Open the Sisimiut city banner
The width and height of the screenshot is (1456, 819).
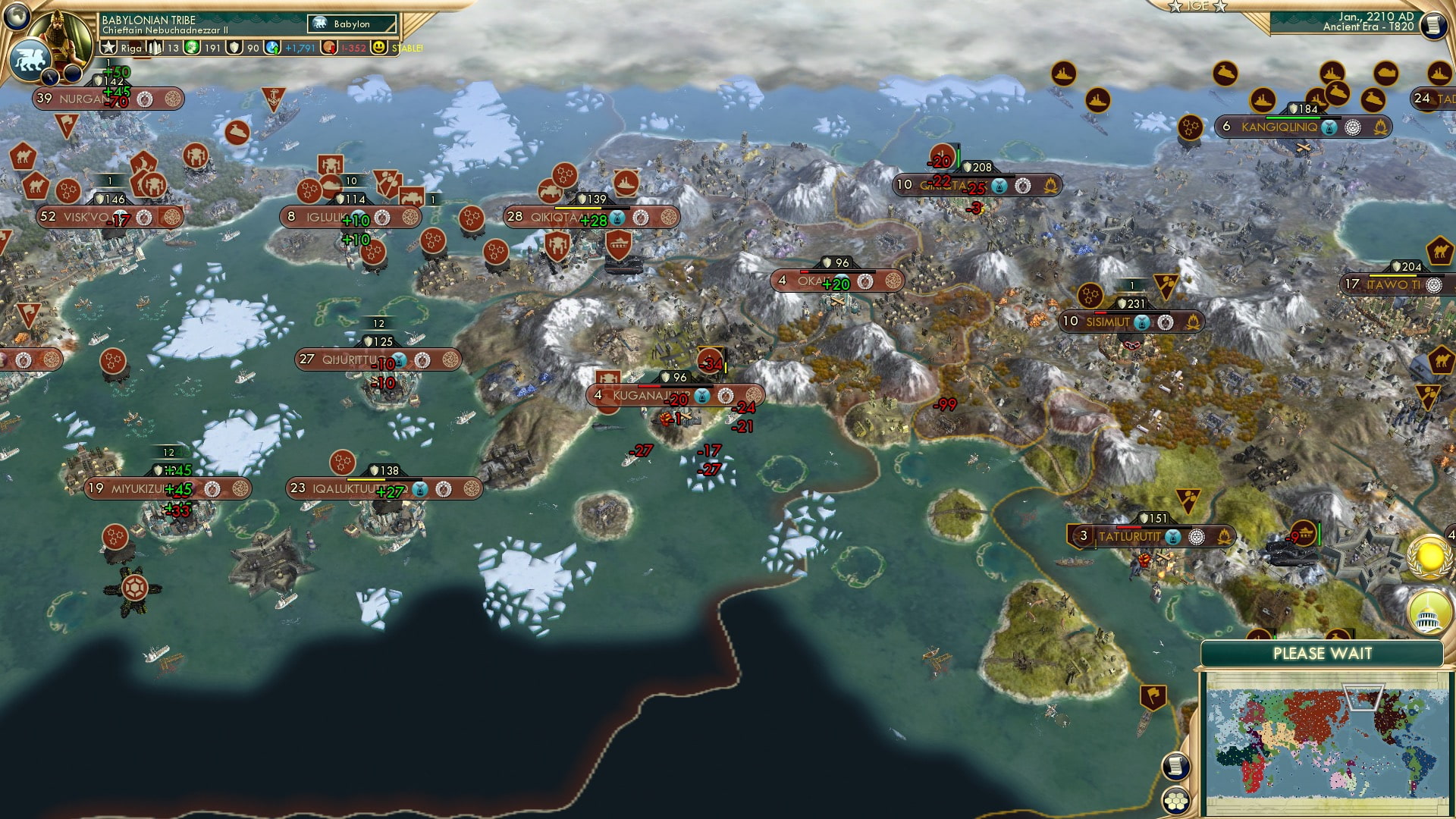pyautogui.click(x=1108, y=322)
